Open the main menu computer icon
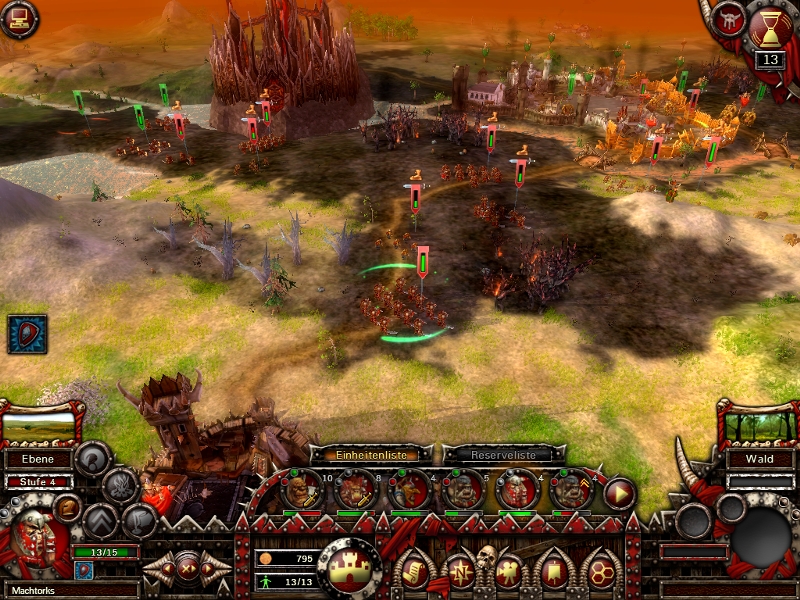This screenshot has height=600, width=800. [x=19, y=18]
